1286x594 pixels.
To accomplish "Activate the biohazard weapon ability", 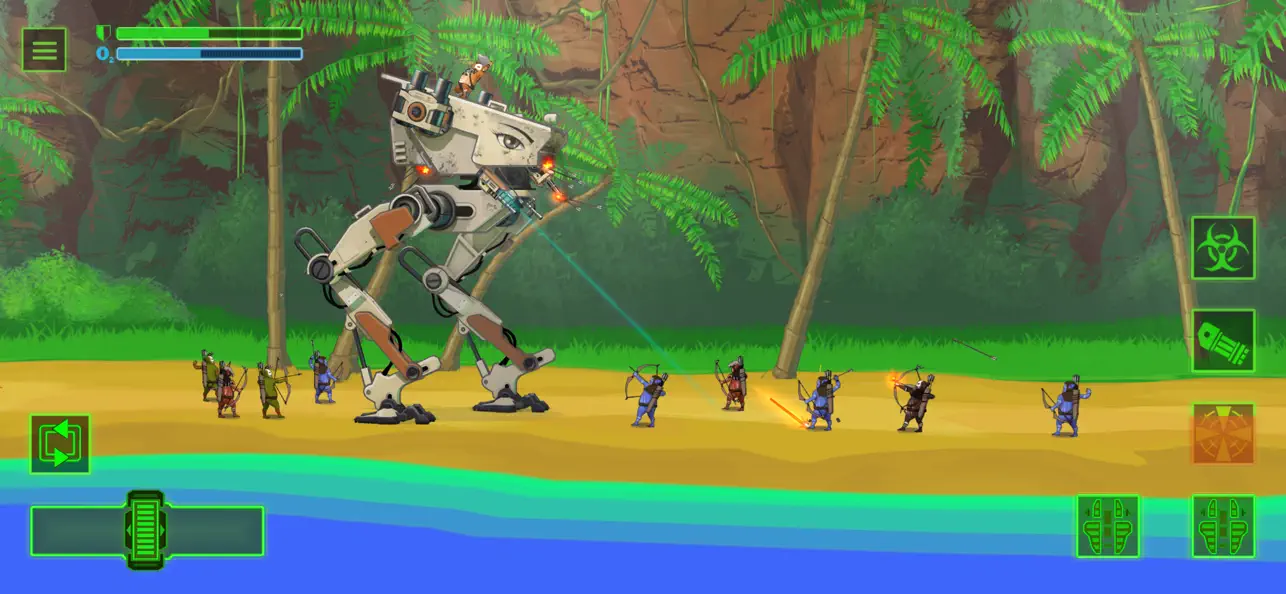I will coord(1222,248).
